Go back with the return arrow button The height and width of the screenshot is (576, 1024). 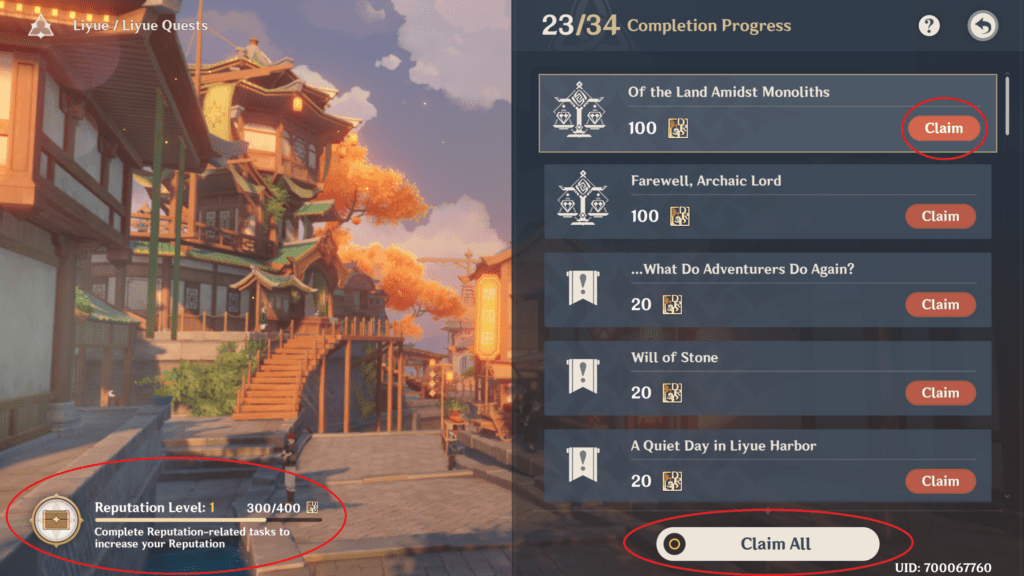tap(983, 26)
